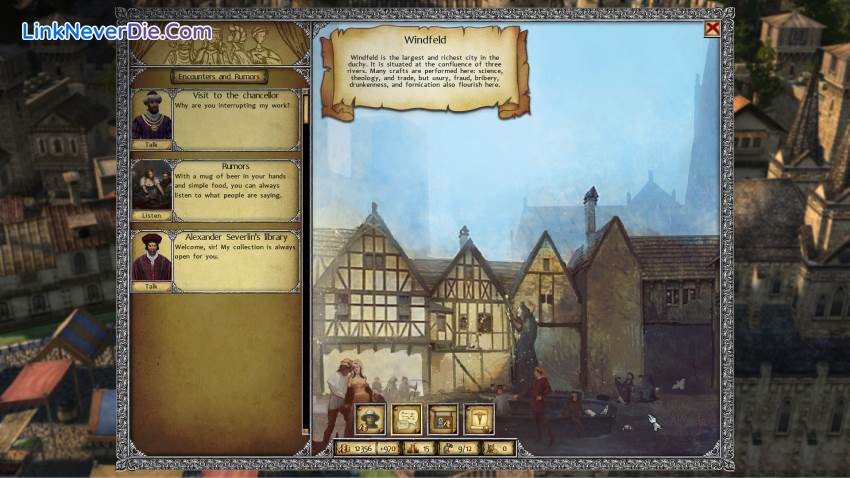Open the Encounters and Rumors header
The height and width of the screenshot is (478, 850).
(218, 76)
